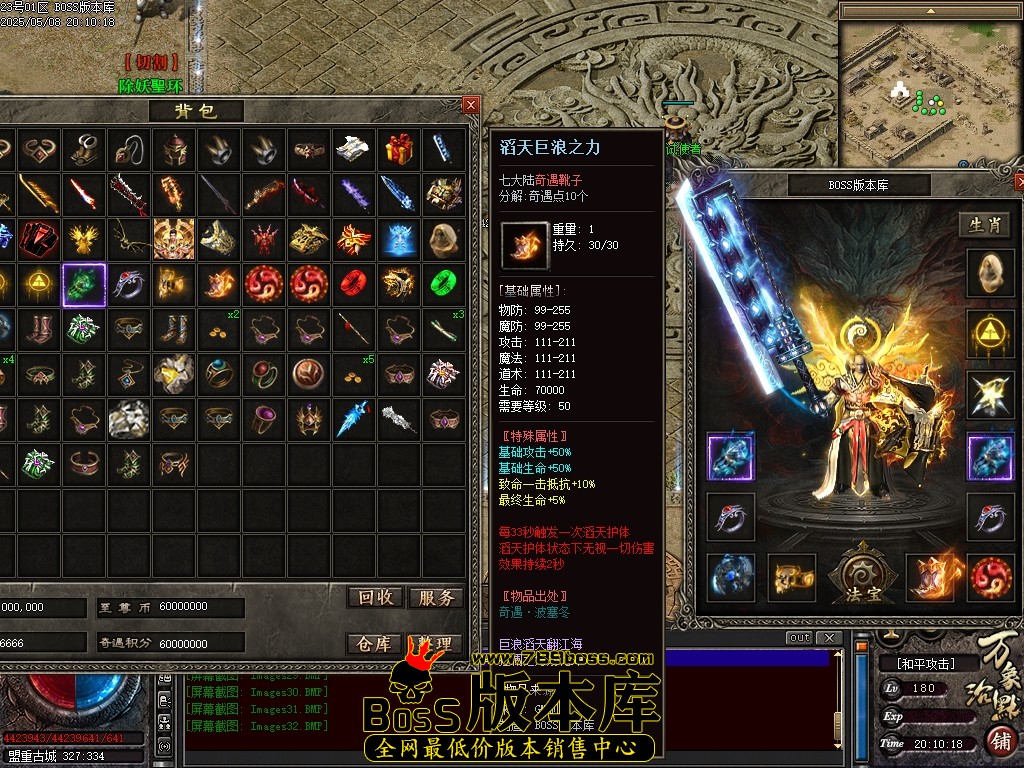Viewport: 1024px width, 768px height.
Task: Select the highlighted green item with purple border
Action: coord(84,285)
